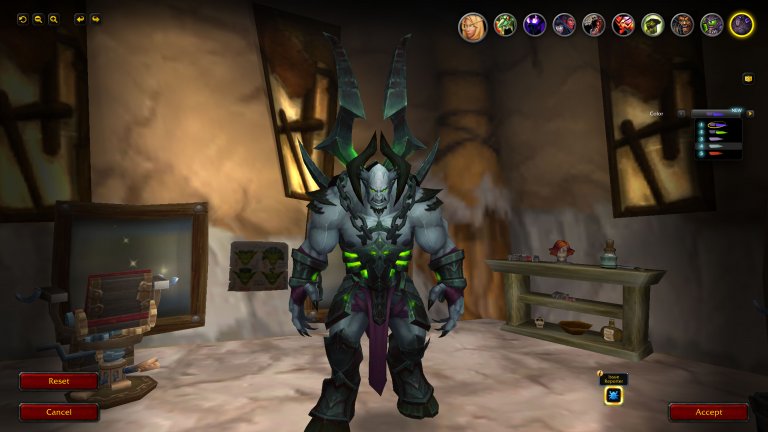768x432 pixels.
Task: Choose the yellow-highlighted portrait at row end
Action: 741,25
